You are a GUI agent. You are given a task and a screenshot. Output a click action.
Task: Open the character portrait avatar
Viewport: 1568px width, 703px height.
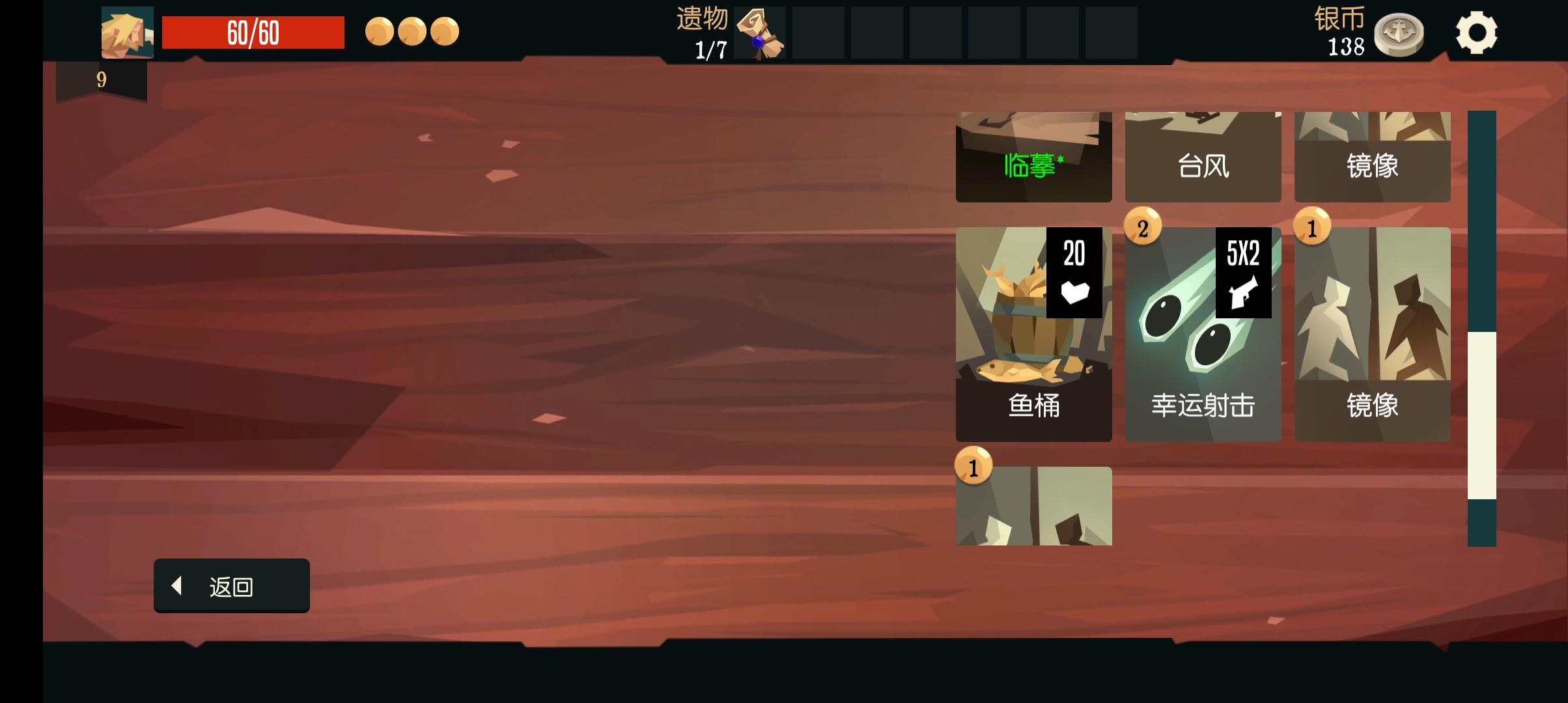[x=127, y=32]
